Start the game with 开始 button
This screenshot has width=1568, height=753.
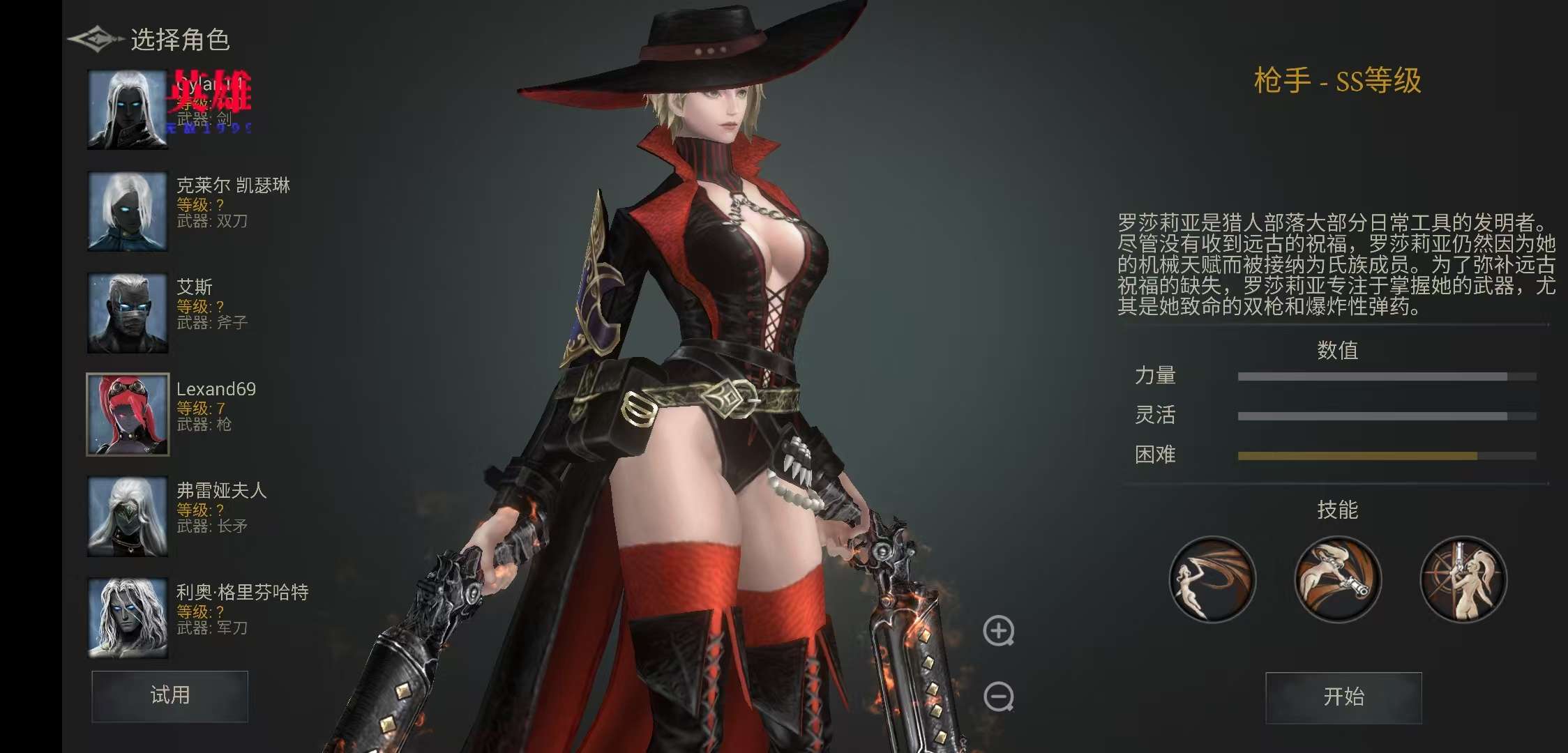pos(1343,697)
